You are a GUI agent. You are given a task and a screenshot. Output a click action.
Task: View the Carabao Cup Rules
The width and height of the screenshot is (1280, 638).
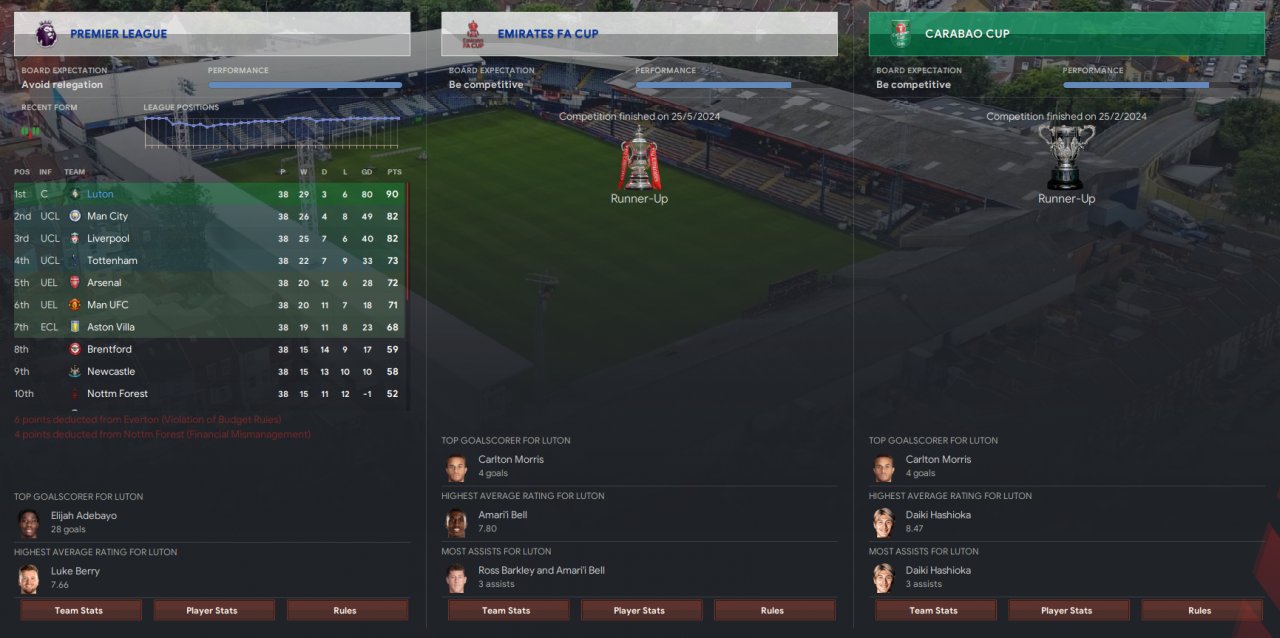pyautogui.click(x=1199, y=610)
